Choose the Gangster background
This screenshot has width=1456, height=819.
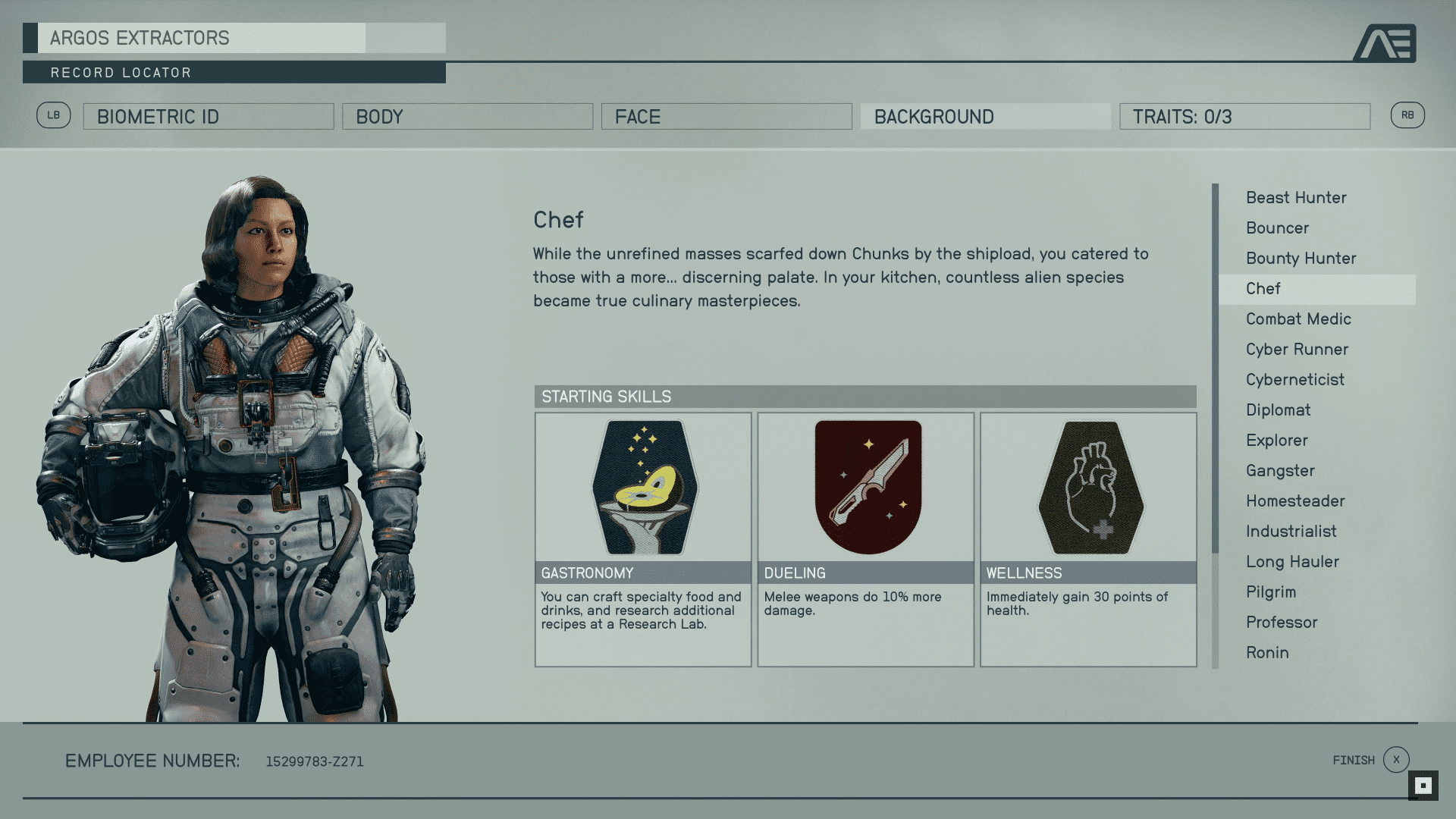pyautogui.click(x=1280, y=471)
